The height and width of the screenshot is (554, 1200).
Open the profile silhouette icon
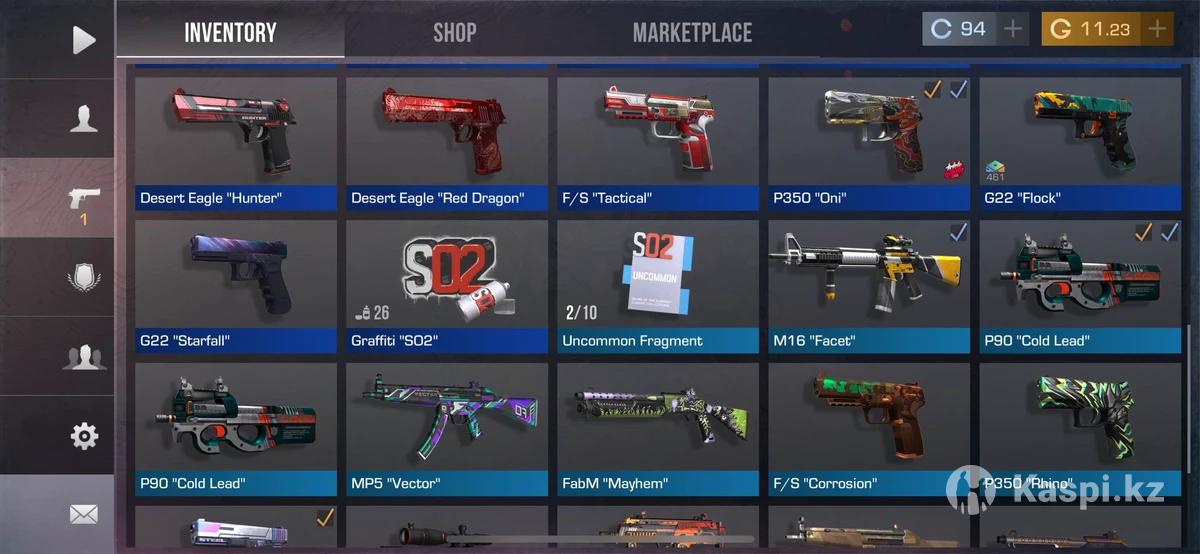coord(84,119)
